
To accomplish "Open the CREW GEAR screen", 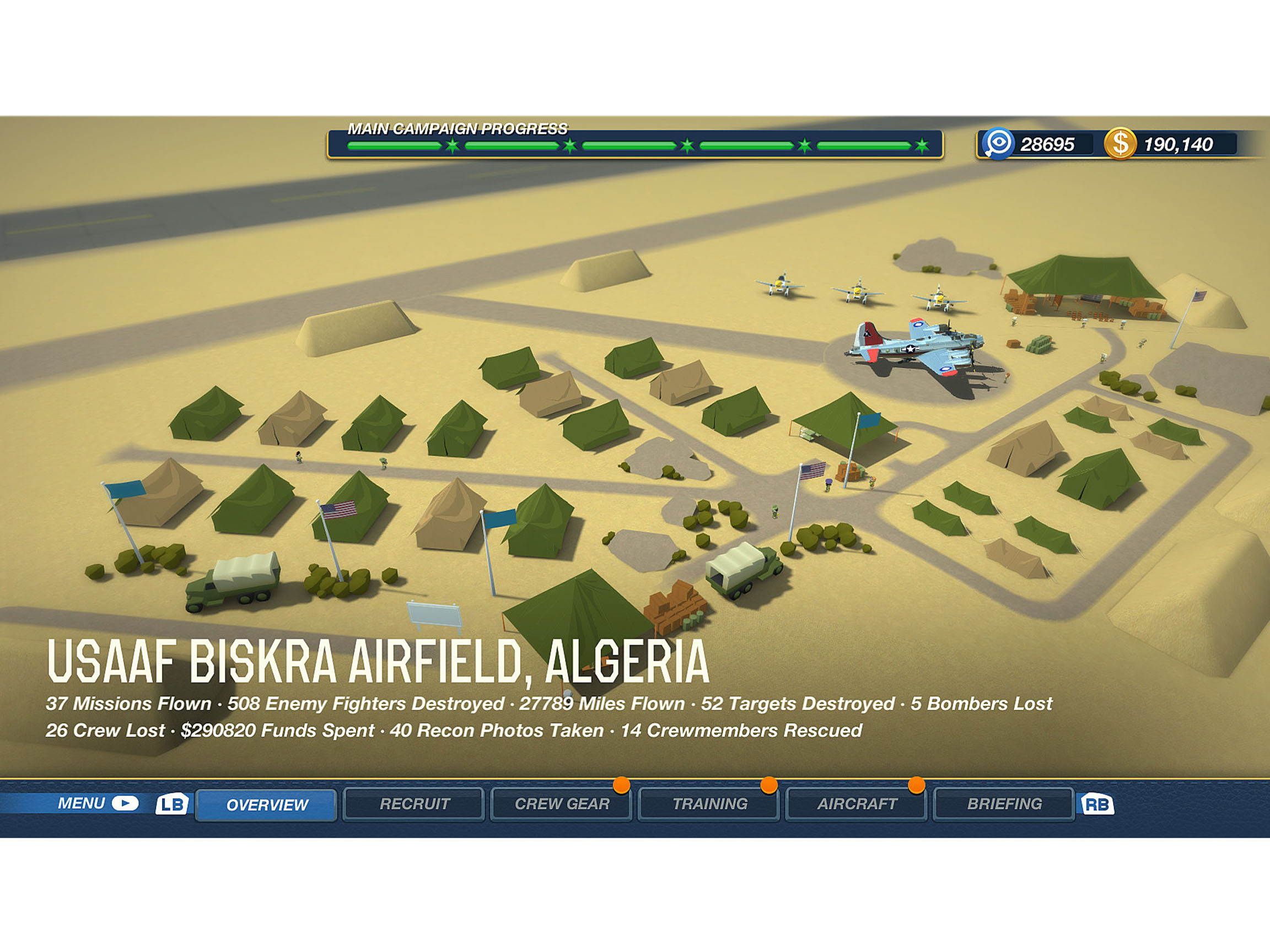I will click(562, 804).
